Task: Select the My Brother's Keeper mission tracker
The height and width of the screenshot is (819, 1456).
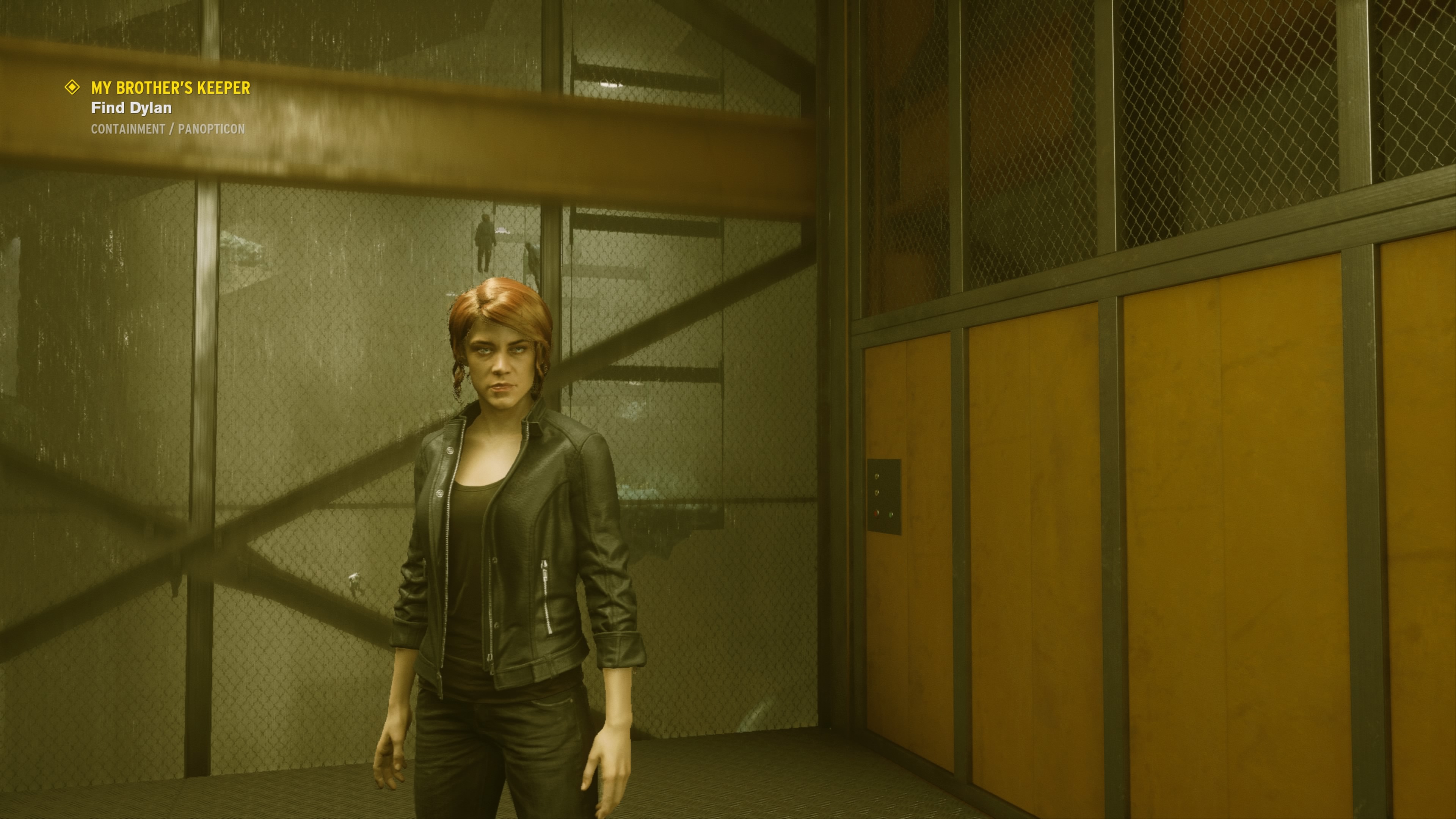Action: point(170,88)
